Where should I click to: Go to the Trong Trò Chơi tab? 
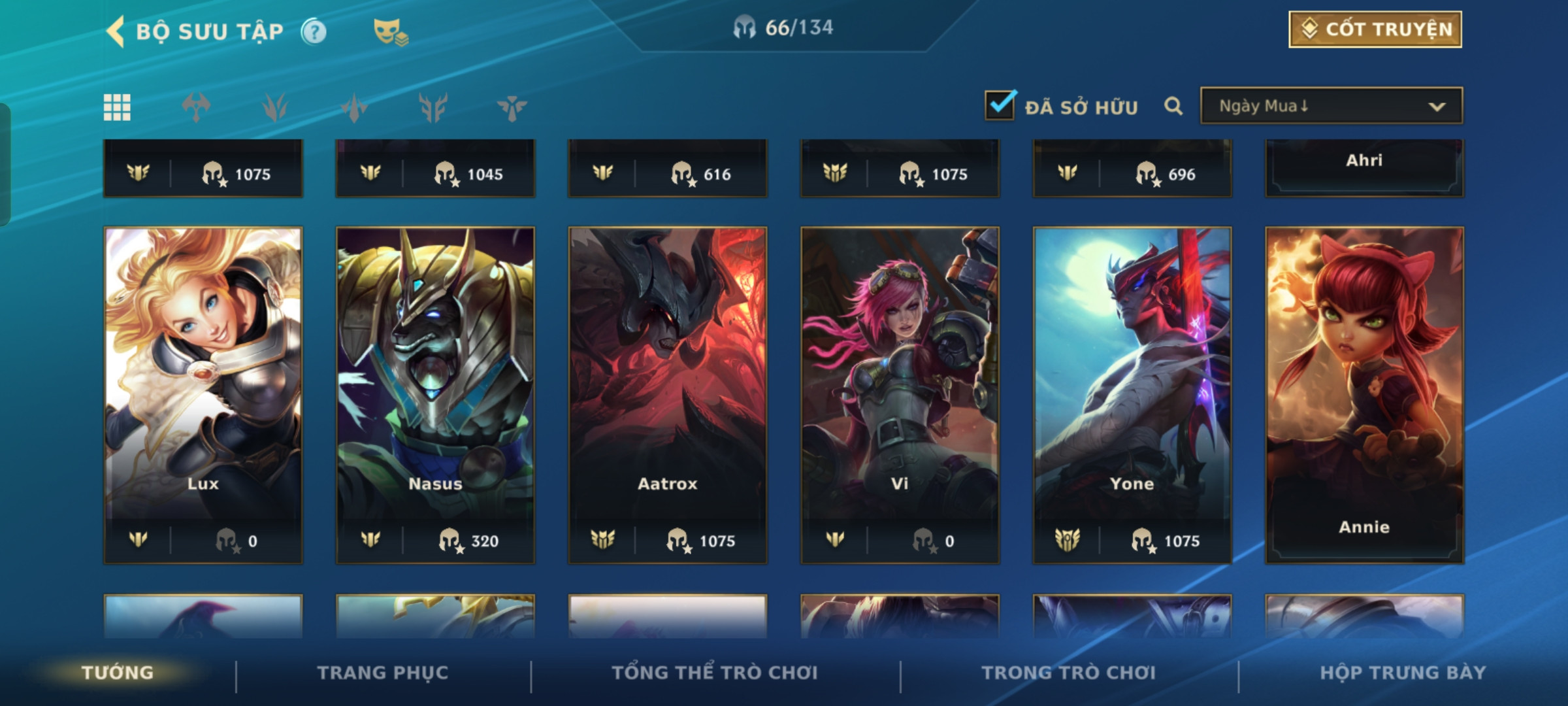[x=1069, y=673]
